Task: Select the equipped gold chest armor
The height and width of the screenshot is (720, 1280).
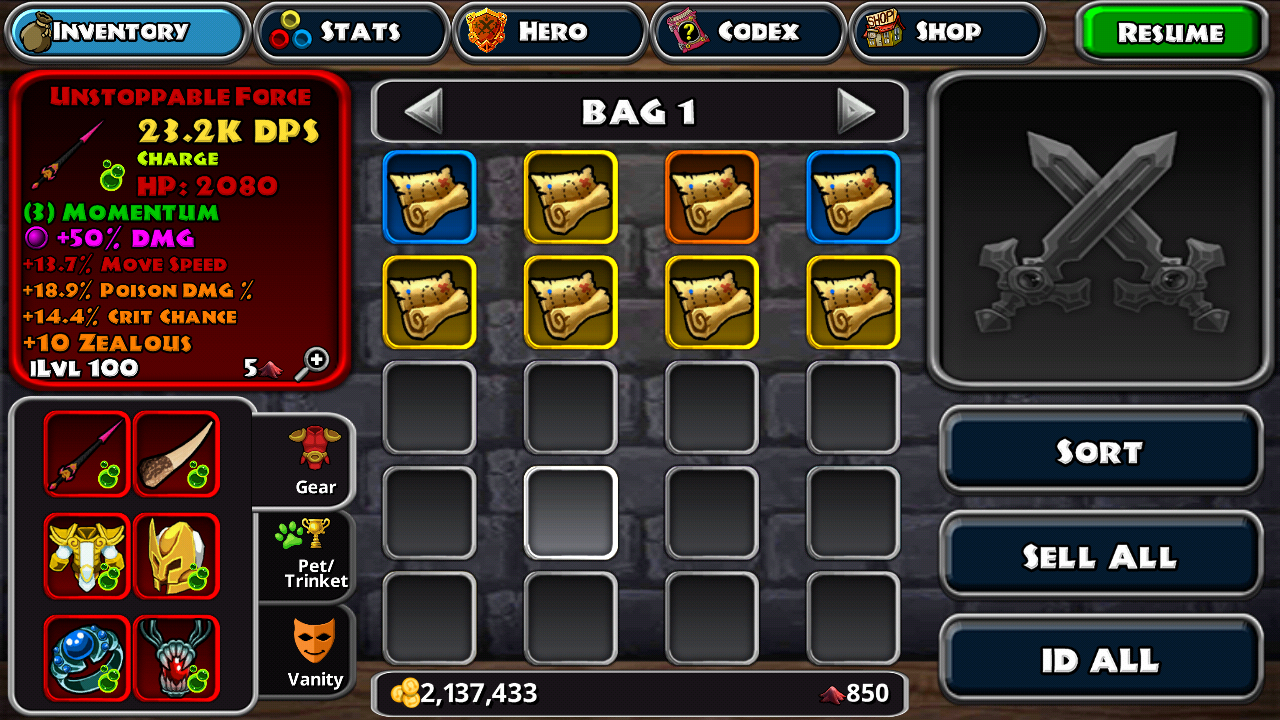Action: tap(87, 556)
